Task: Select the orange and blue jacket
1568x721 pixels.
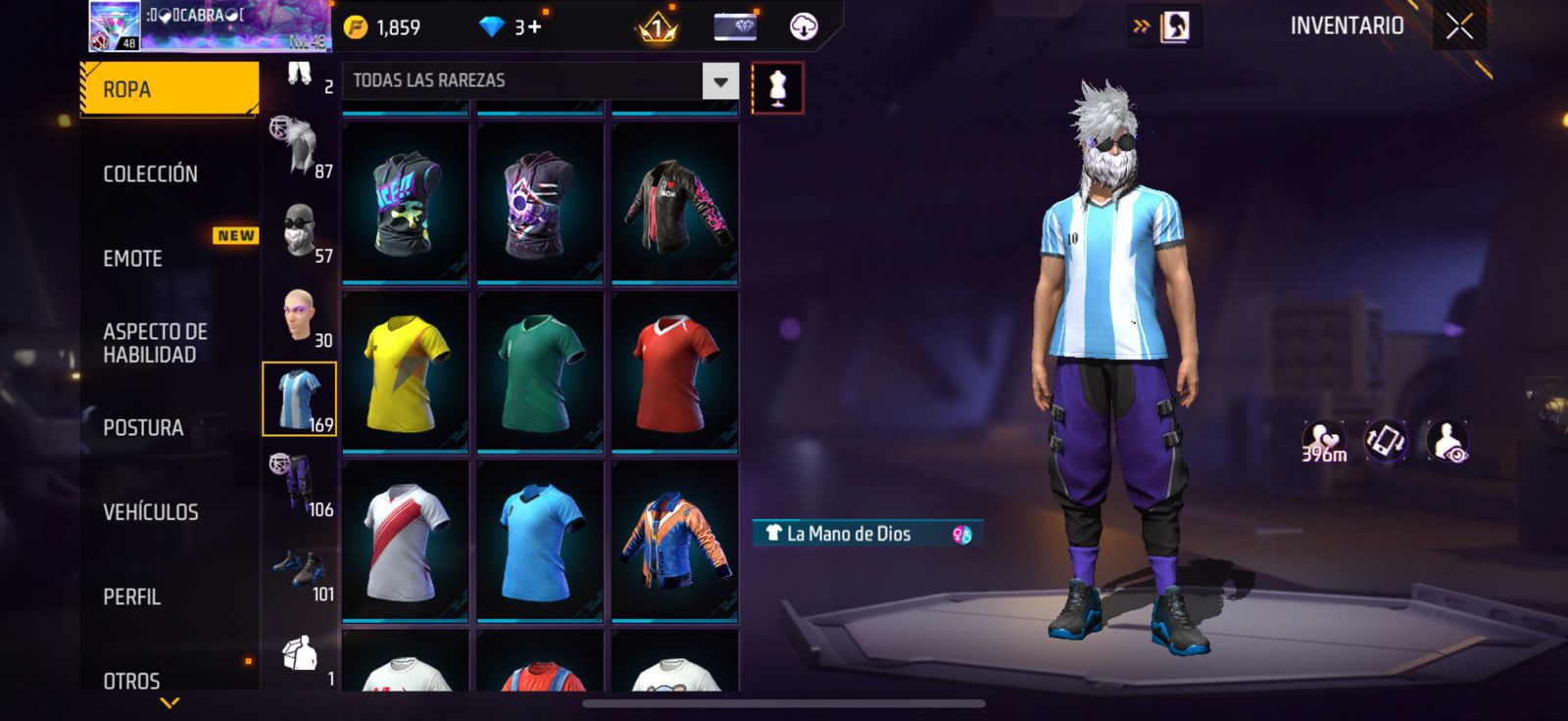Action: coord(674,541)
